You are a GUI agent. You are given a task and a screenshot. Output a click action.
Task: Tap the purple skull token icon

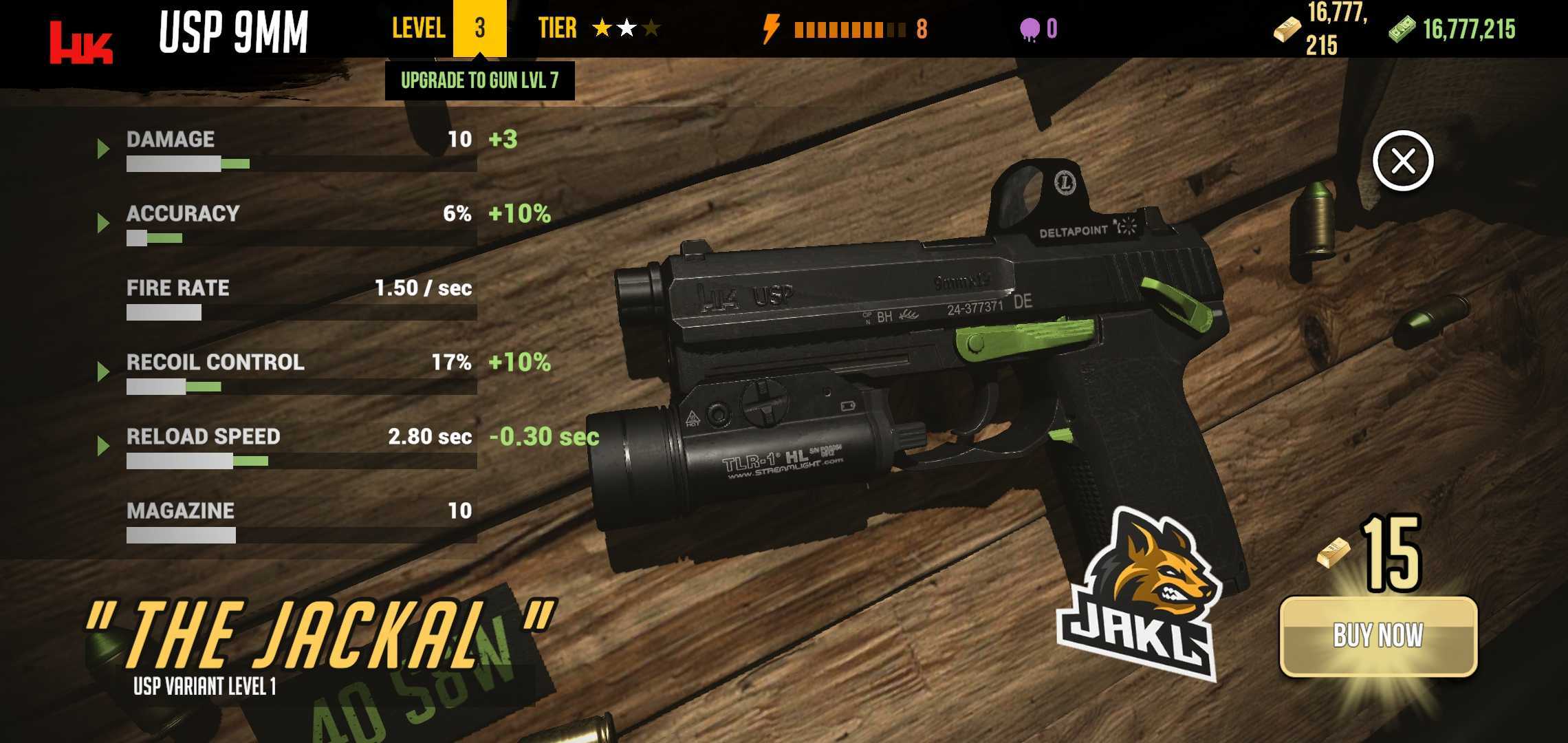1030,30
